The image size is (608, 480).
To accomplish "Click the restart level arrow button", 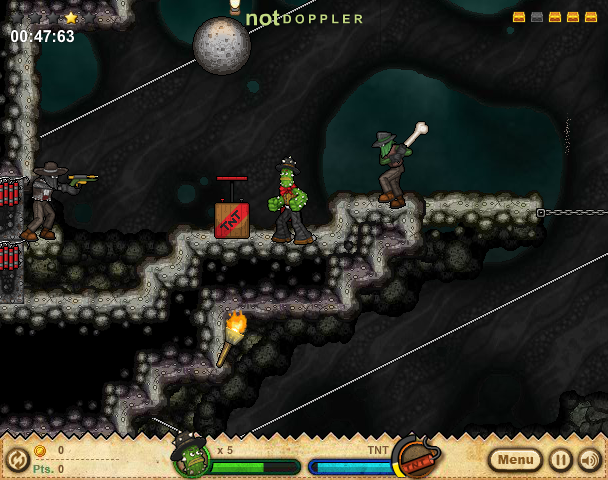I will click(17, 460).
